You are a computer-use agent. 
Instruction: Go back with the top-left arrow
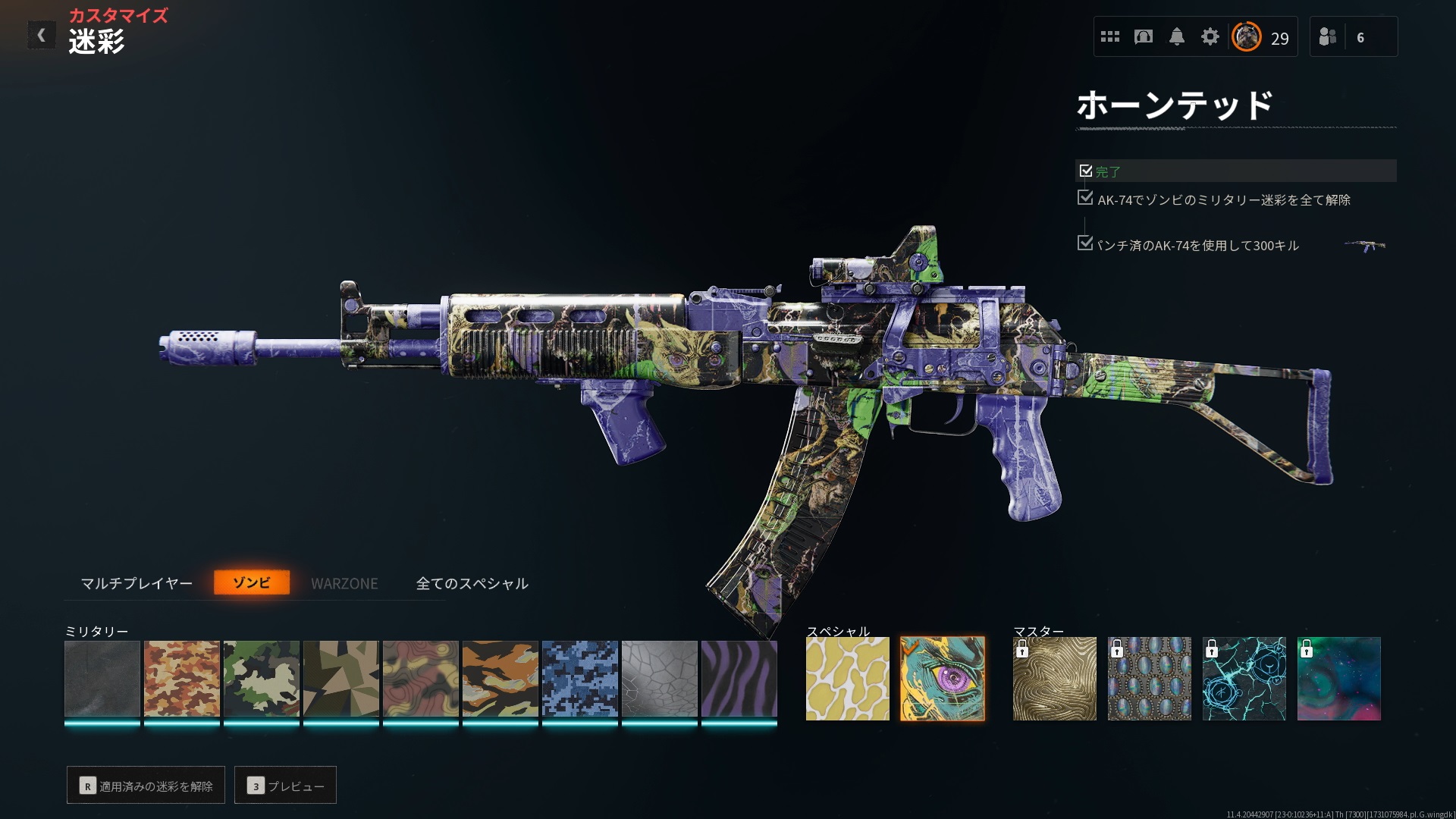click(x=42, y=35)
